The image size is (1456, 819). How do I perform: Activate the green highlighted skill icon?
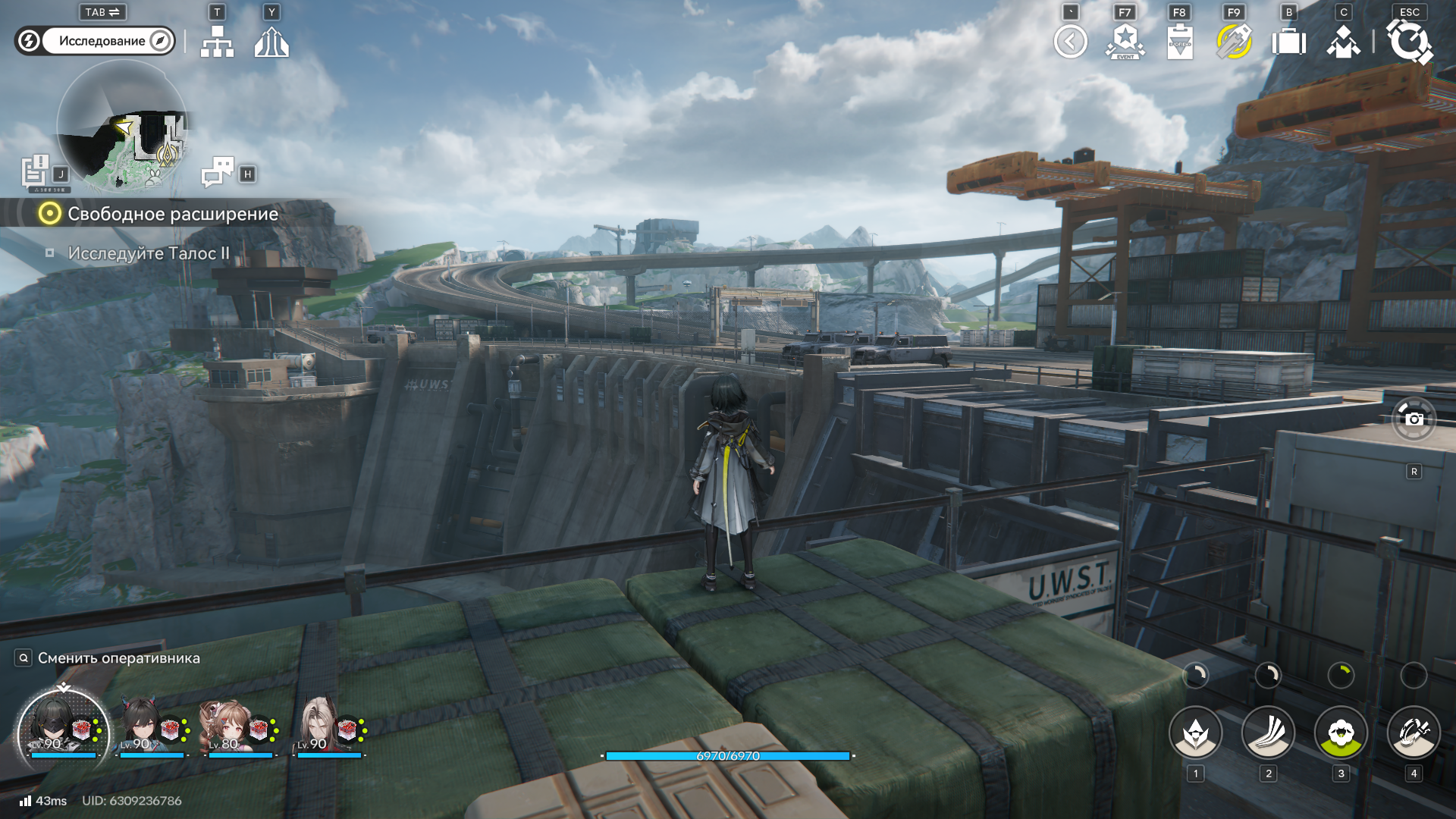[x=1341, y=733]
